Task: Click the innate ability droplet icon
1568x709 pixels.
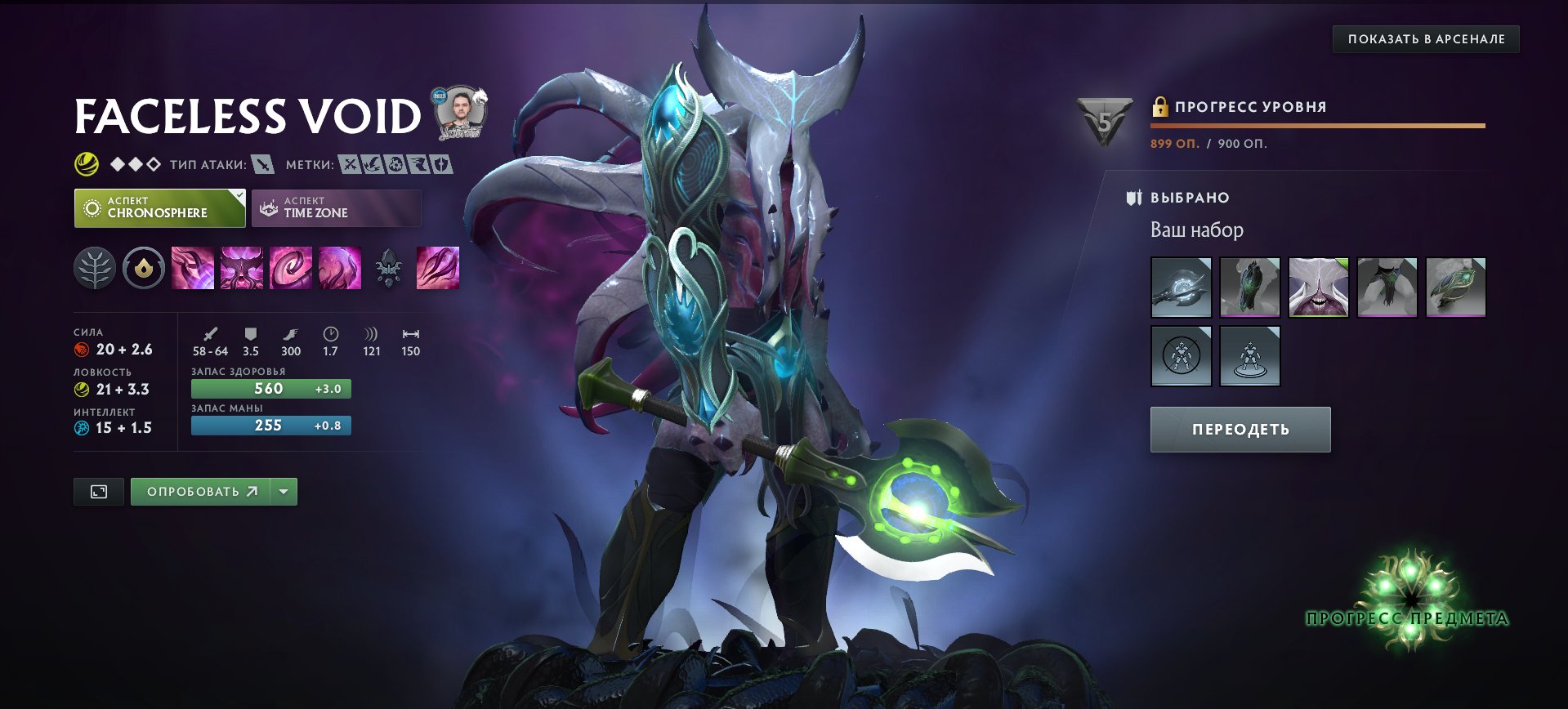Action: pyautogui.click(x=145, y=268)
